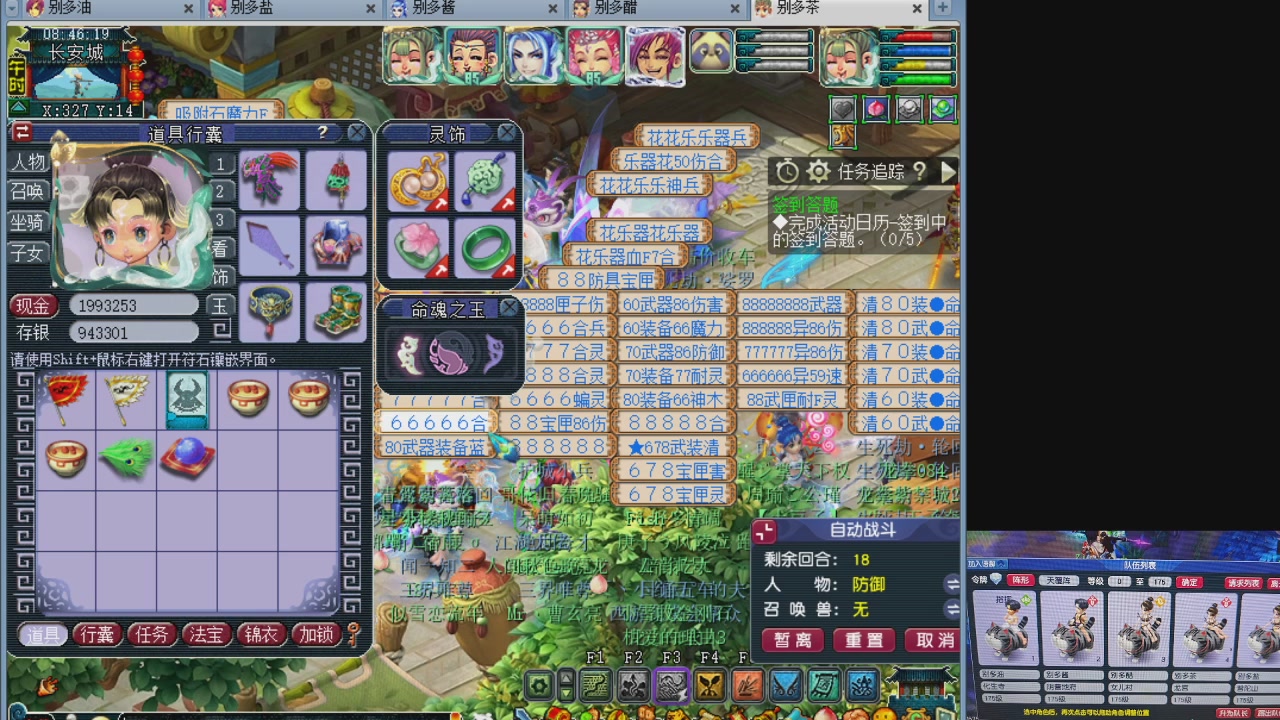The width and height of the screenshot is (1280, 720).
Task: Switch to the 行囊 tab in the inventory
Action: click(x=96, y=634)
